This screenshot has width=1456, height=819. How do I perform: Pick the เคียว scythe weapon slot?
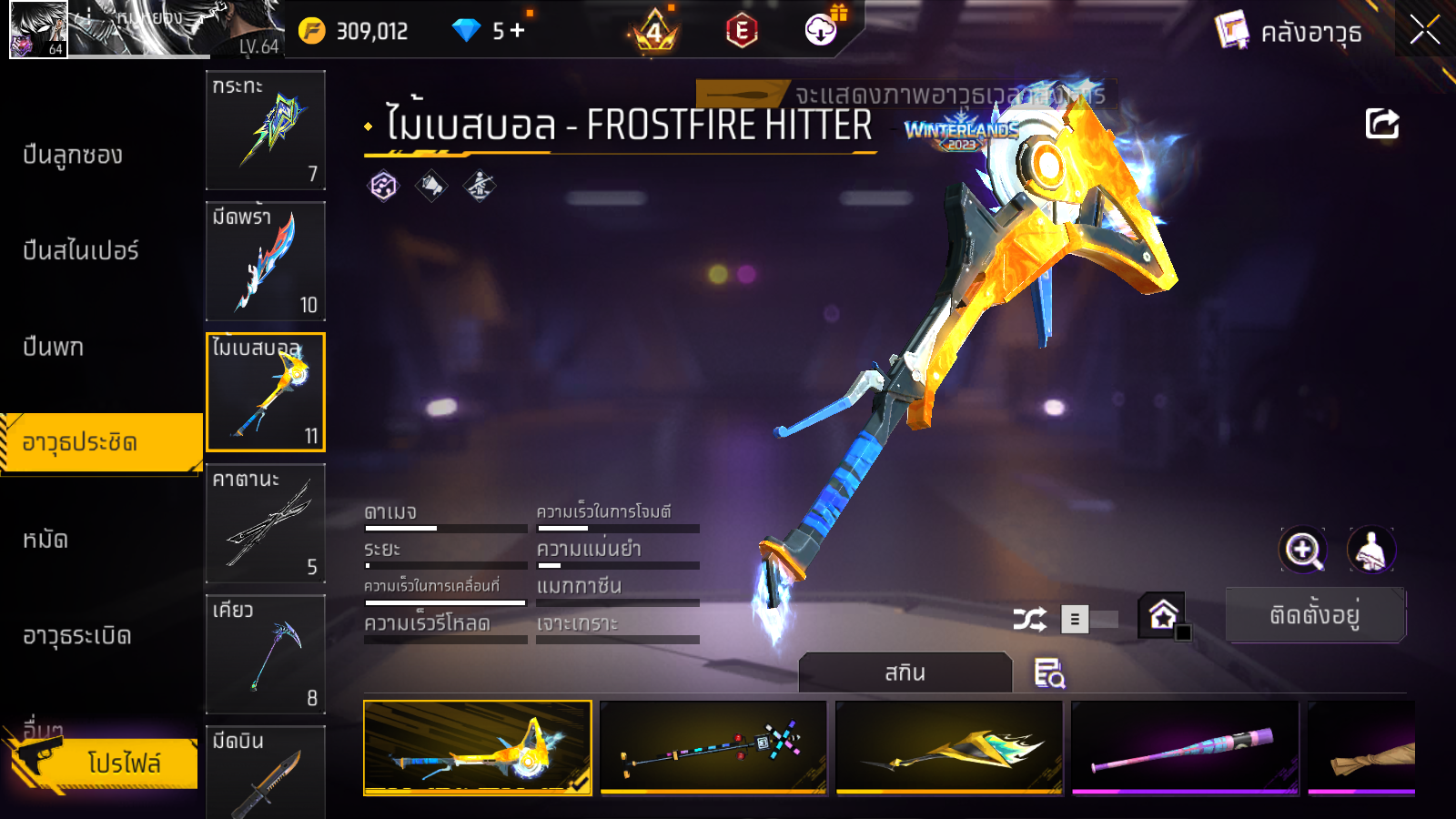pyautogui.click(x=266, y=654)
